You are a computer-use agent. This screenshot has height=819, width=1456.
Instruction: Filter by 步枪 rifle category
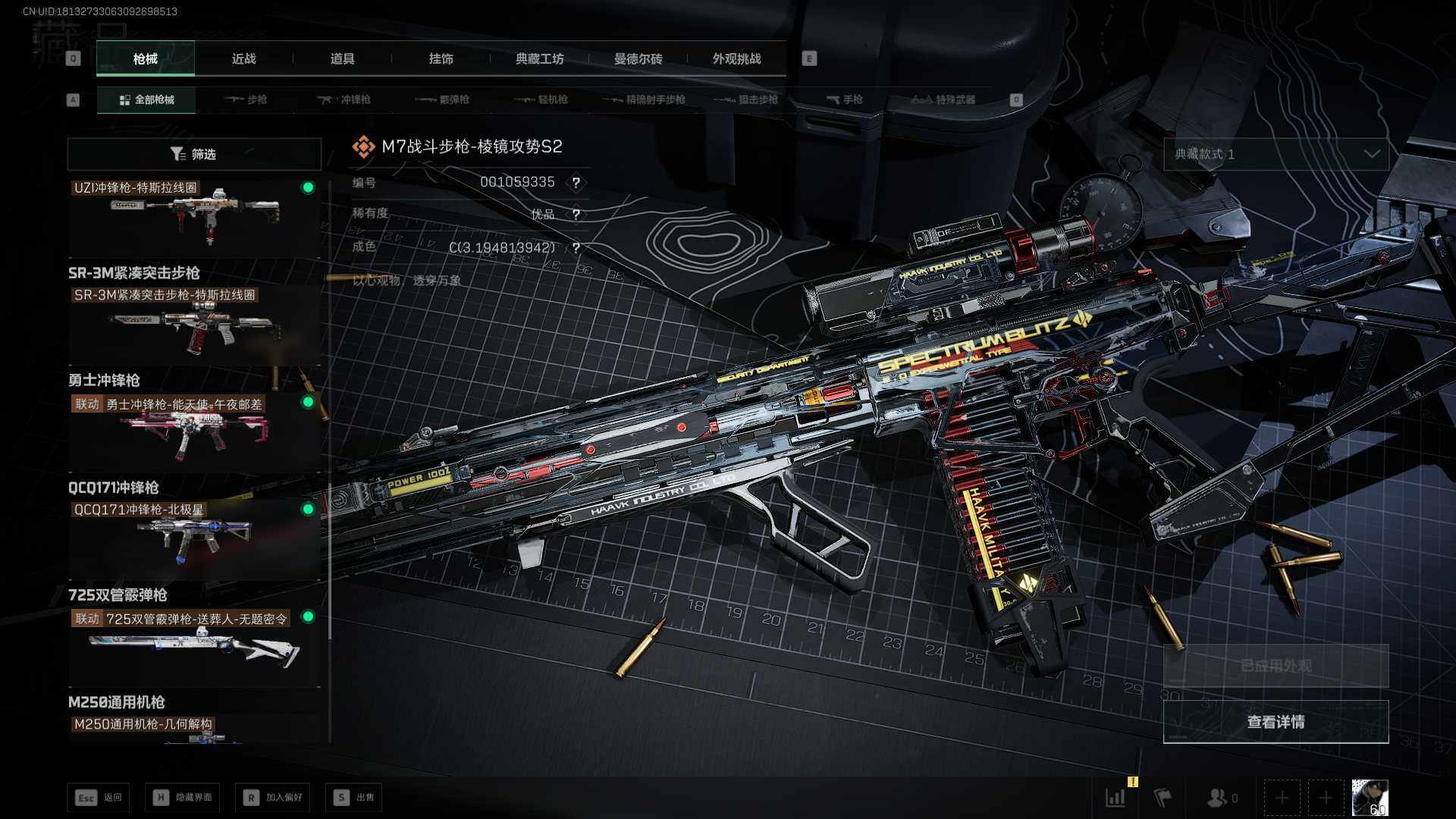[246, 100]
